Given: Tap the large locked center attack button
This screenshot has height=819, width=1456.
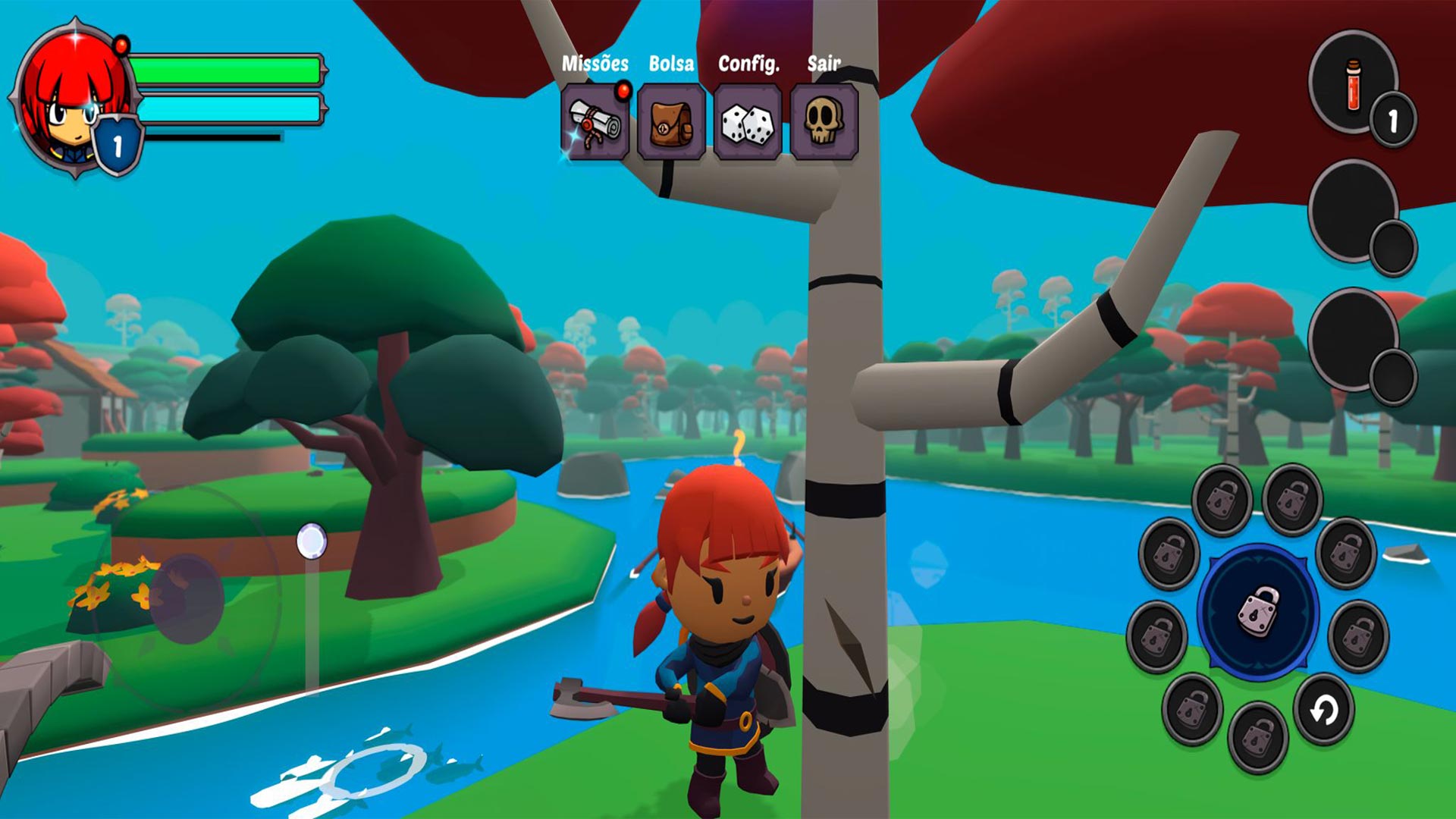Looking at the screenshot, I should click(x=1258, y=611).
